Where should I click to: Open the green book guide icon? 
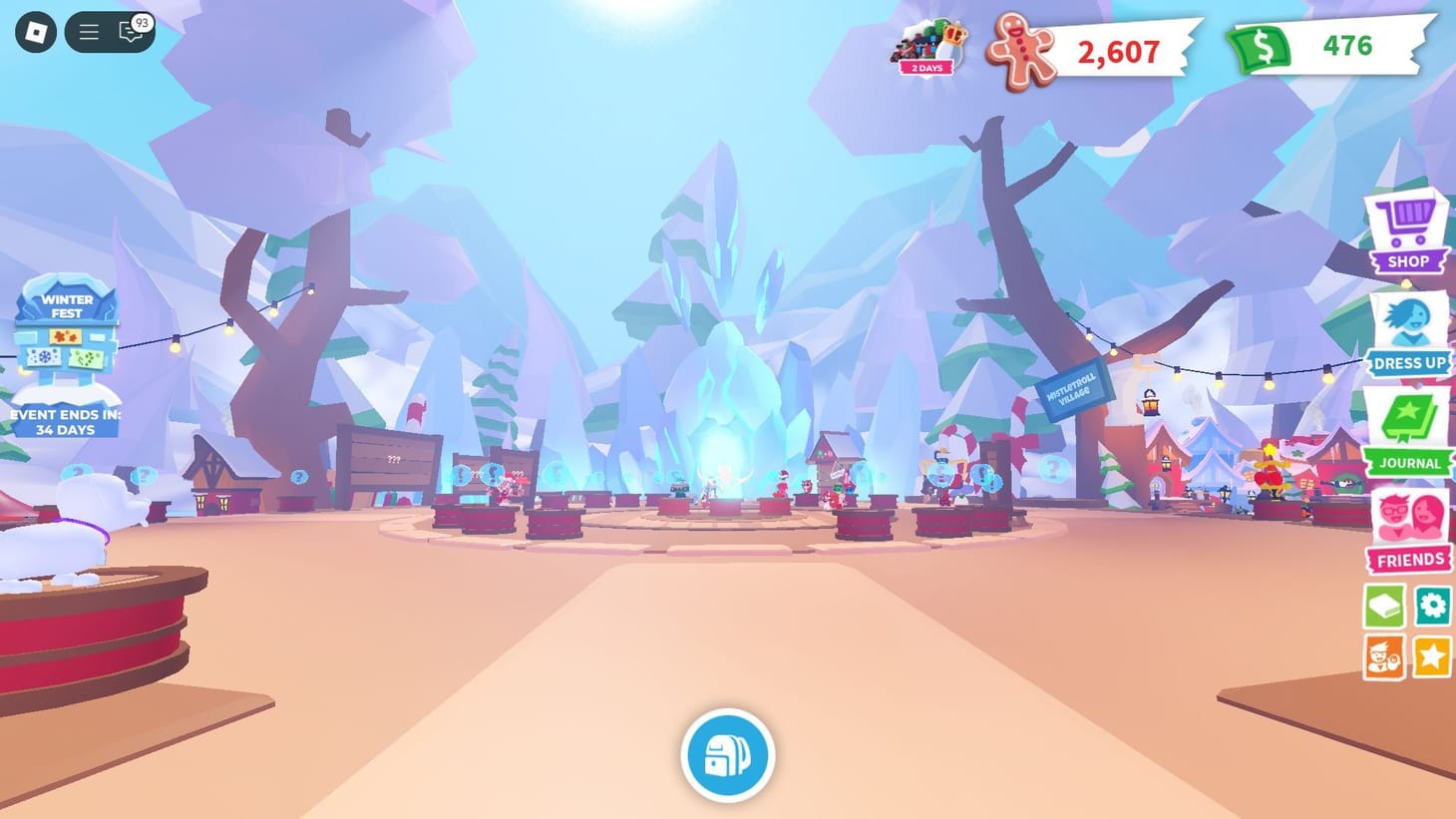pyautogui.click(x=1383, y=606)
